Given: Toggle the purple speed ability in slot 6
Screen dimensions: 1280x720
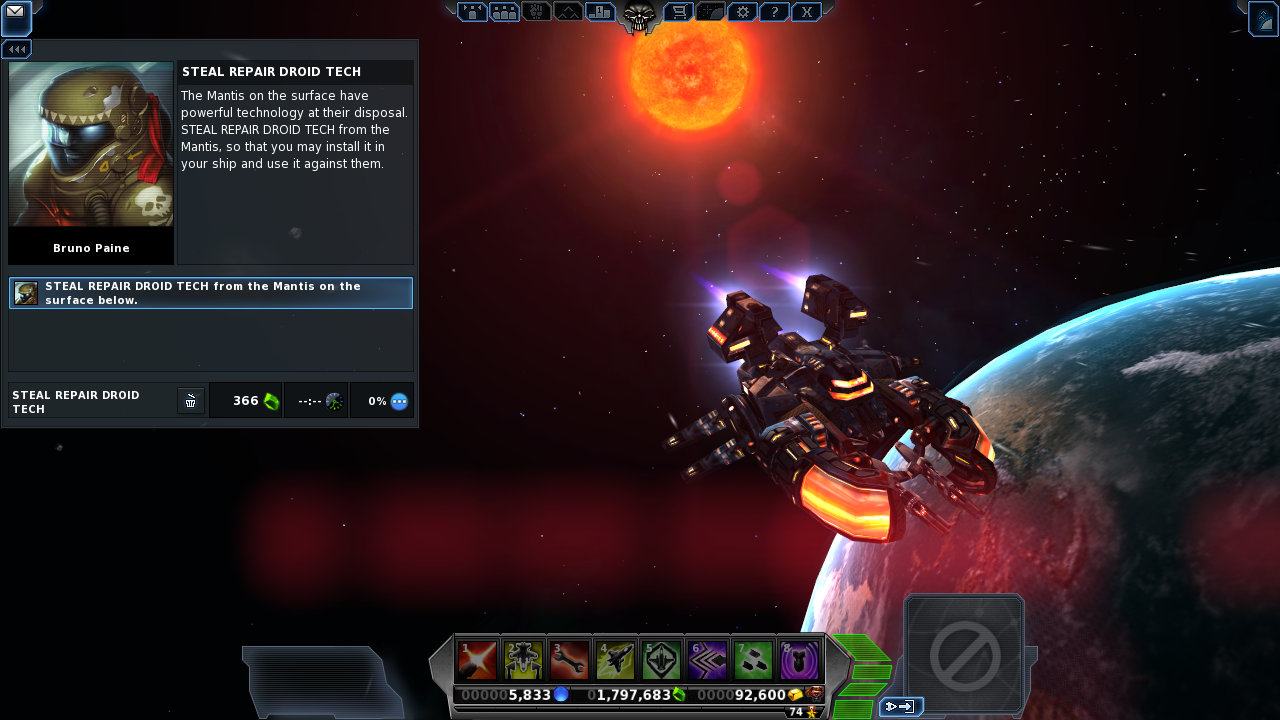Looking at the screenshot, I should coord(707,660).
